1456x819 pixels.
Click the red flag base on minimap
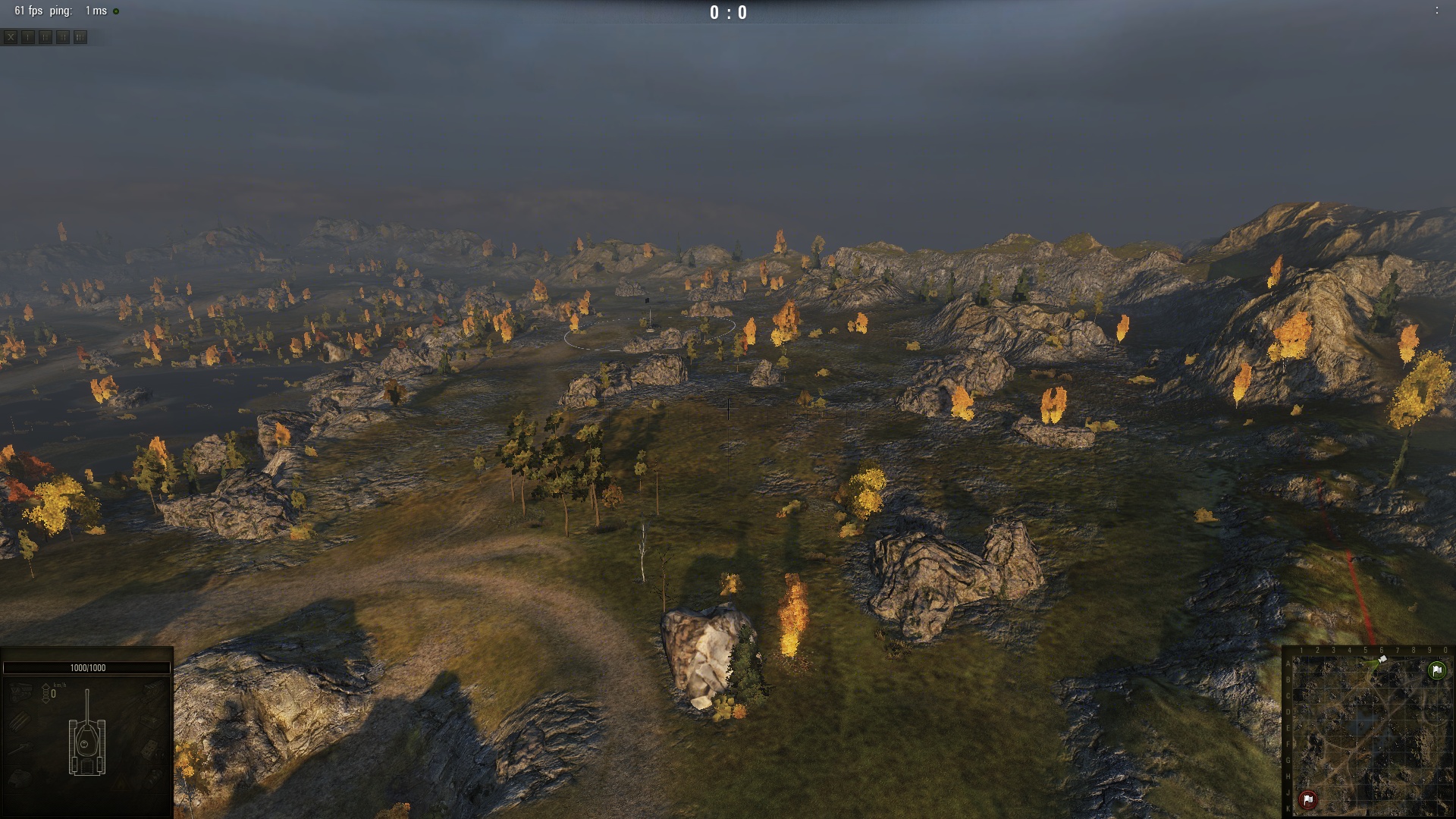point(1308,799)
